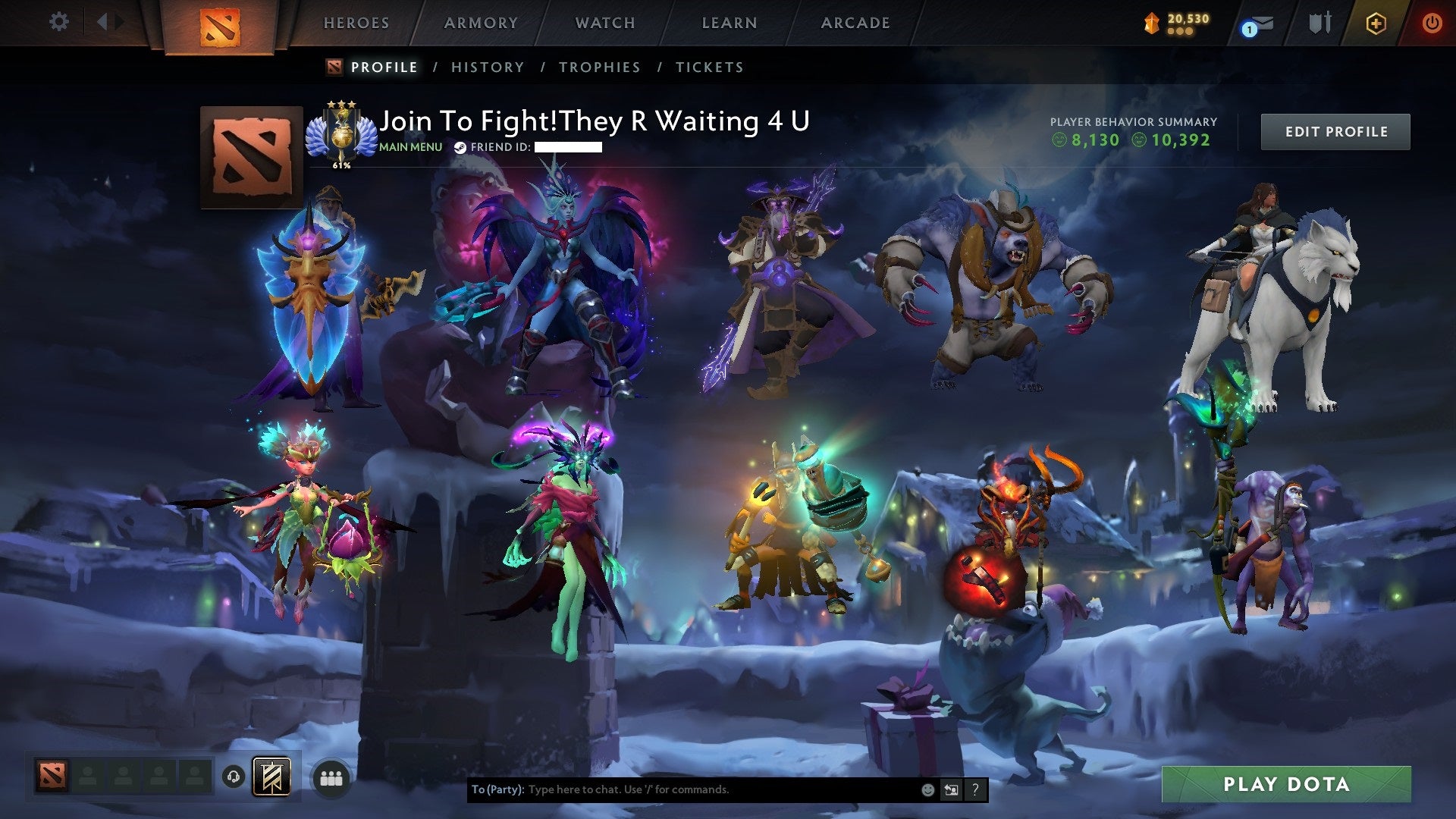
Task: Expand the Watch menu section
Action: click(x=604, y=23)
